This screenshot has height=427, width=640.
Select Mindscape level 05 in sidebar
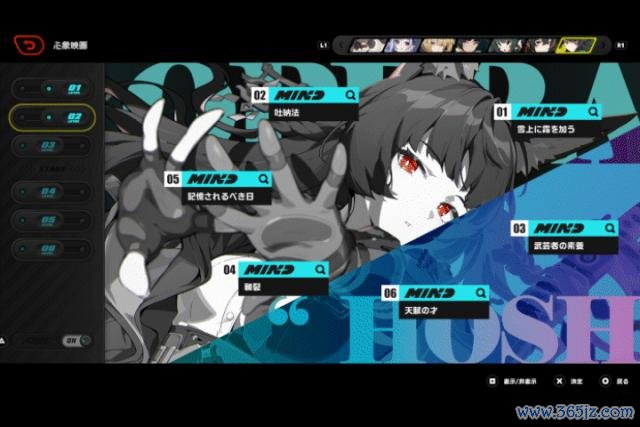tap(54, 220)
